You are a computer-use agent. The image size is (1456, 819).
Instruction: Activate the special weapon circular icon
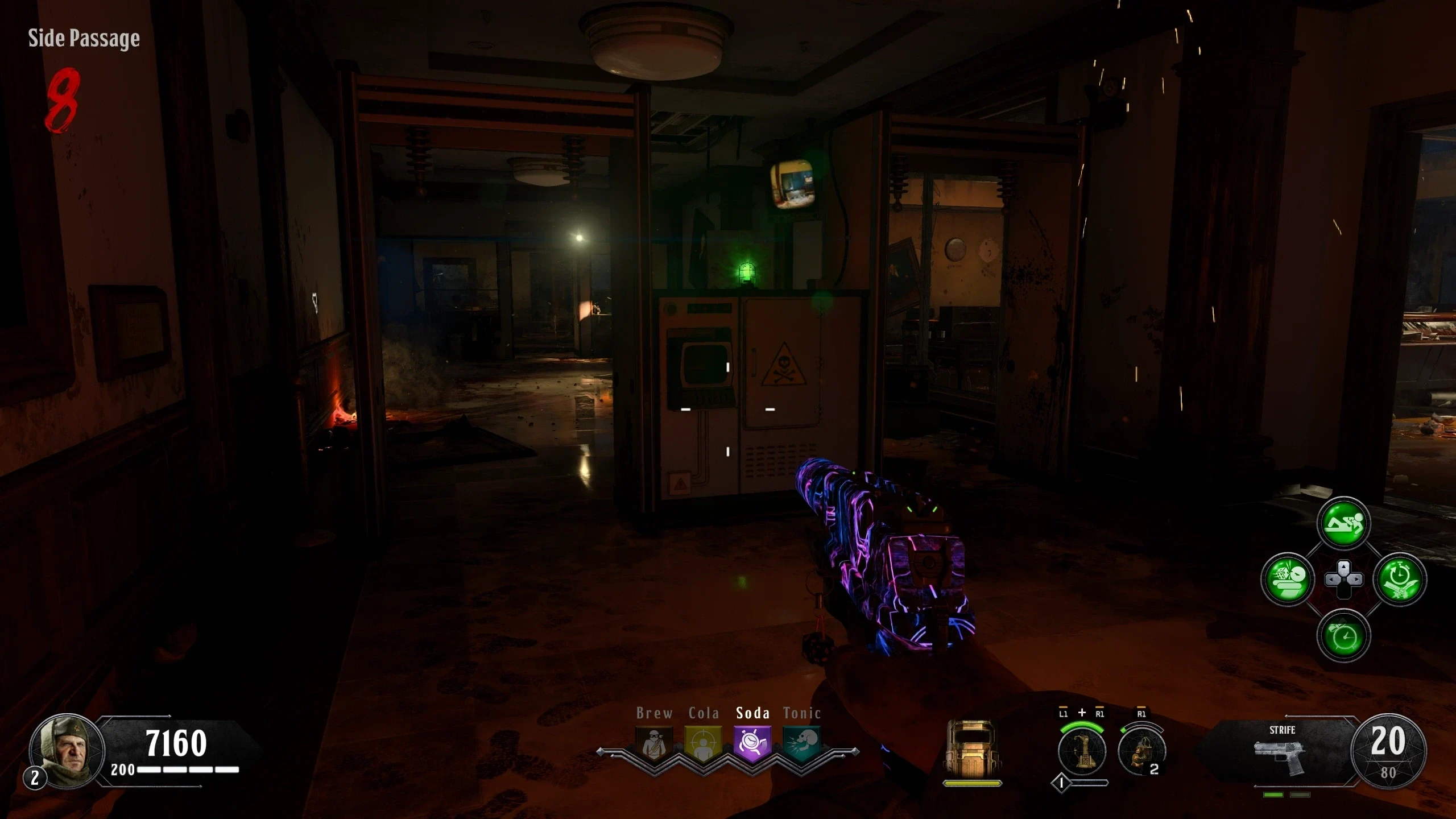1082,751
